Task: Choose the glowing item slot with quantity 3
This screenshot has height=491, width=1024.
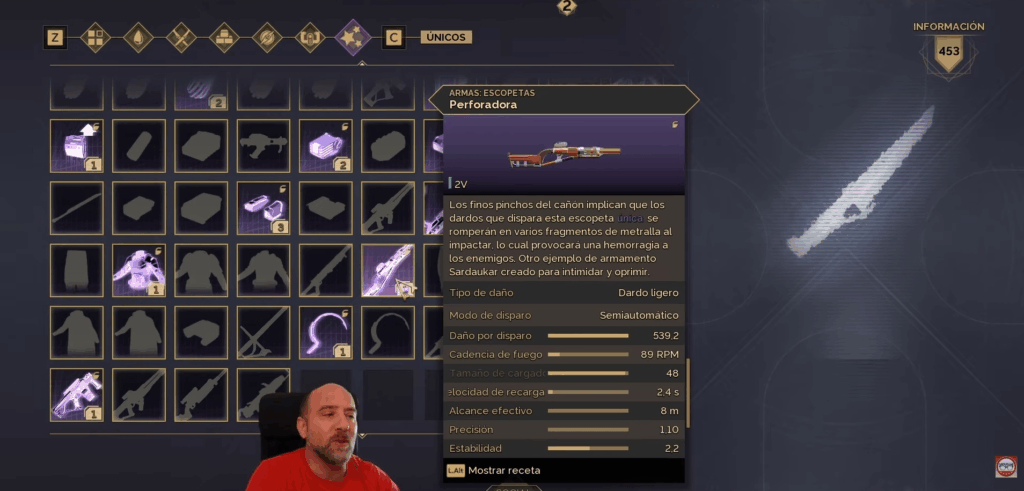Action: click(x=263, y=208)
